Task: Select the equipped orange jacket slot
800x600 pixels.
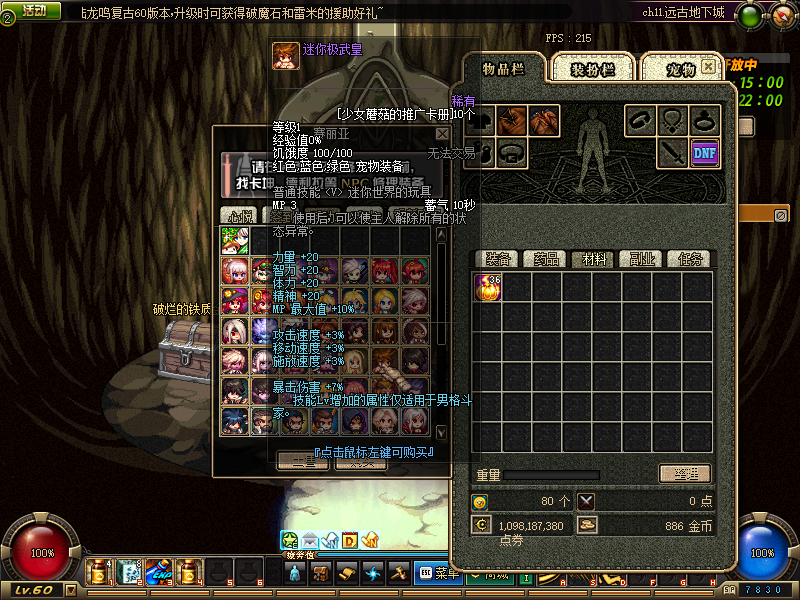Action: coord(512,121)
